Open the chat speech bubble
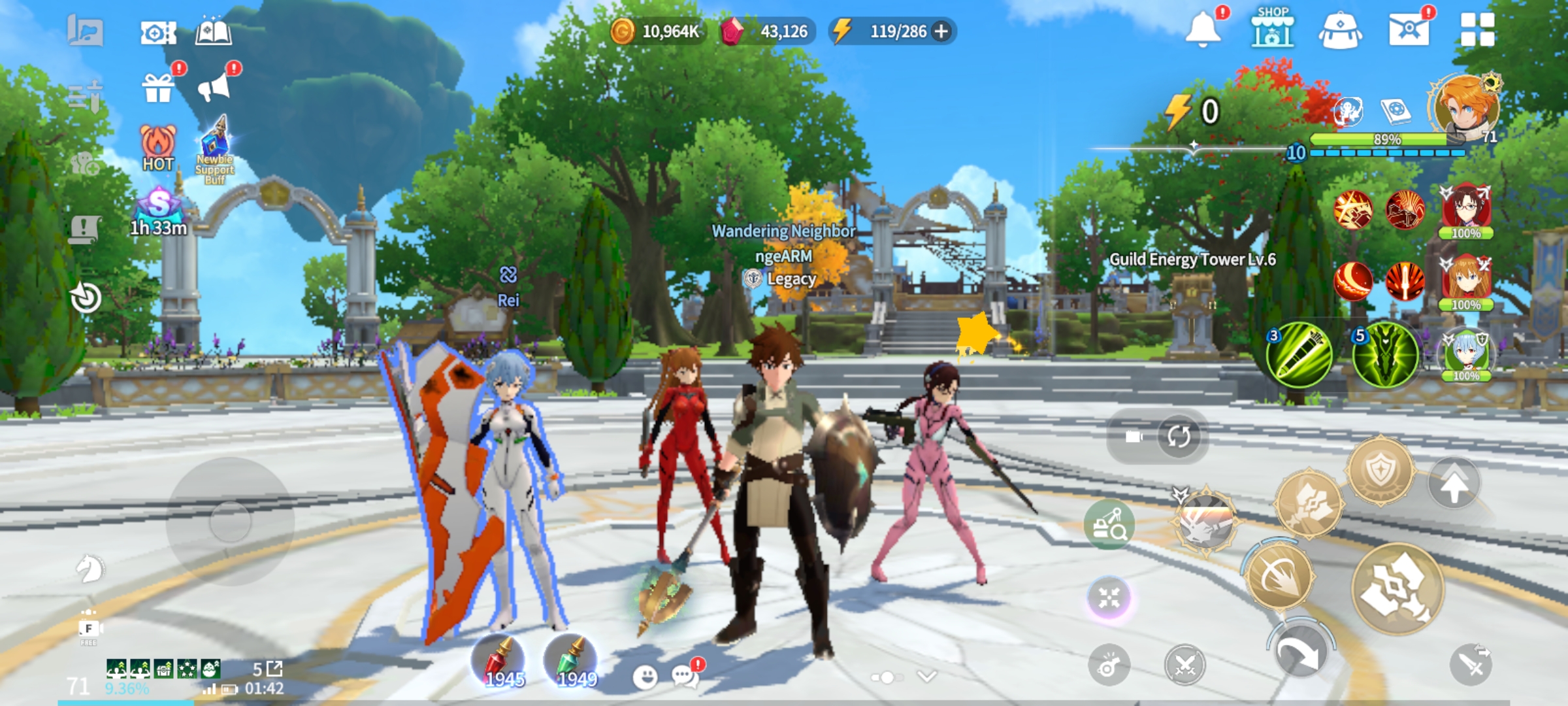 685,676
